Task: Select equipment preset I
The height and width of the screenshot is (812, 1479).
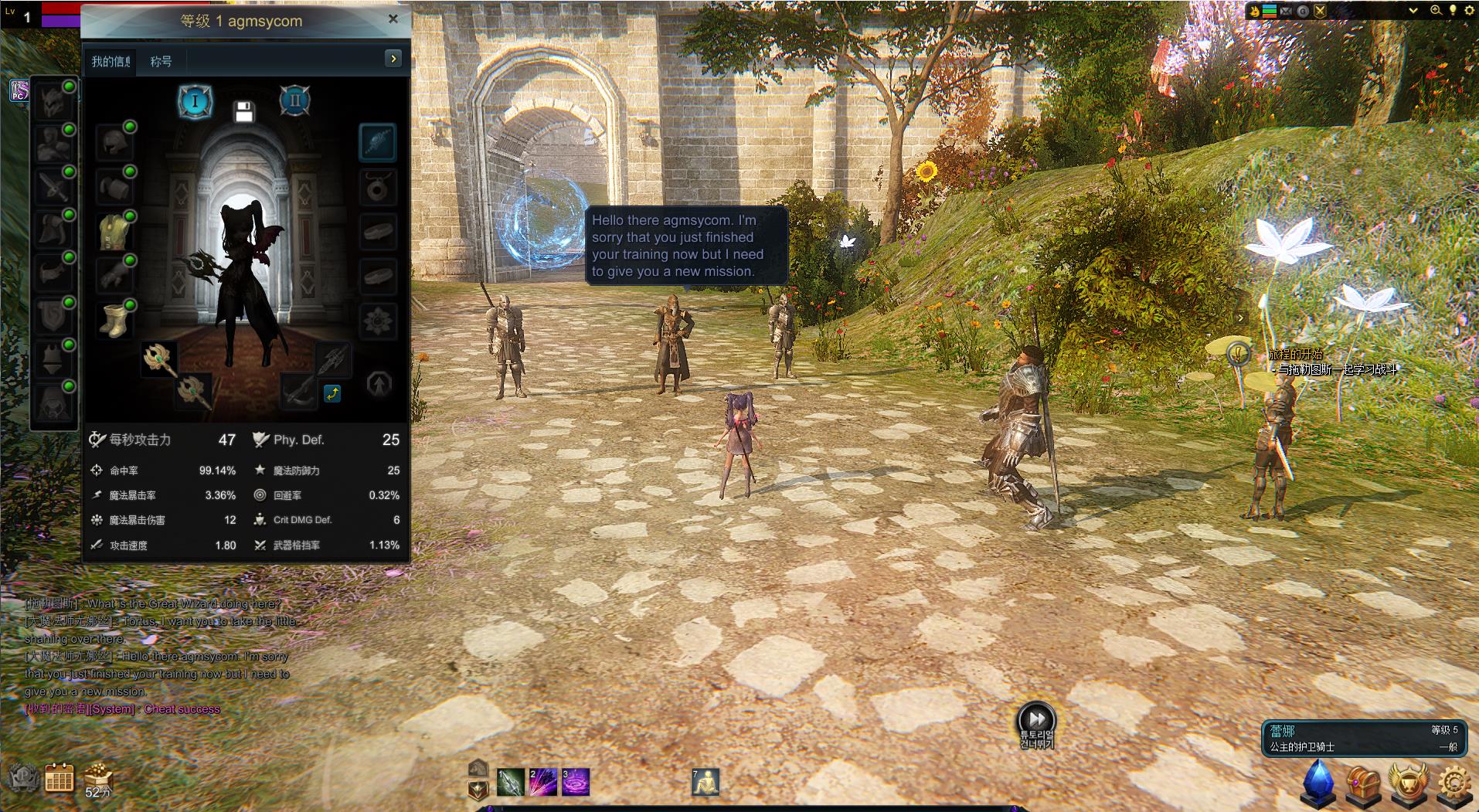Action: [x=195, y=101]
